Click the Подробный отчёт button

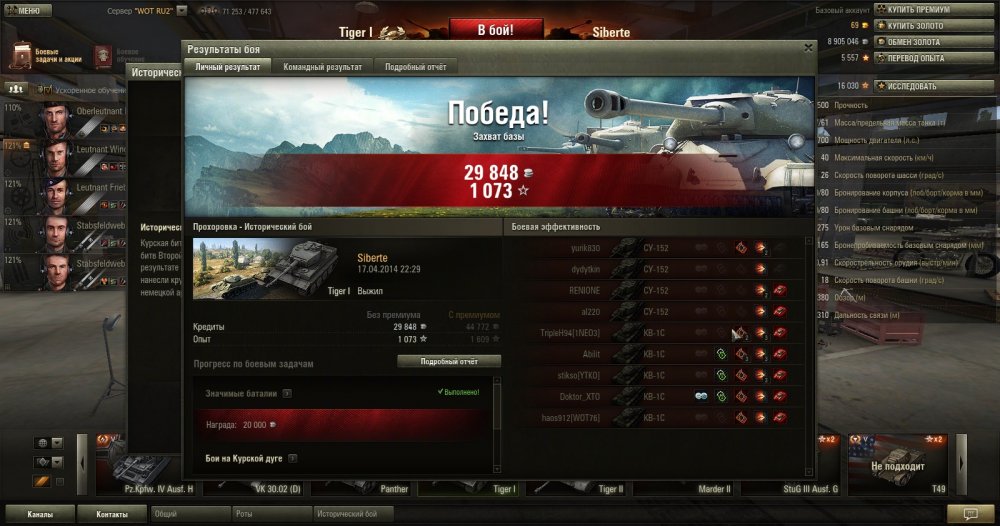coord(449,361)
